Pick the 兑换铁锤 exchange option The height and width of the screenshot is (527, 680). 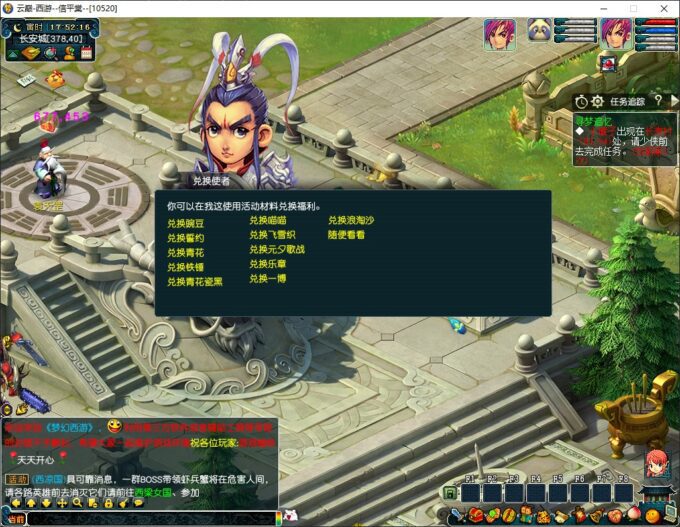[x=185, y=267]
